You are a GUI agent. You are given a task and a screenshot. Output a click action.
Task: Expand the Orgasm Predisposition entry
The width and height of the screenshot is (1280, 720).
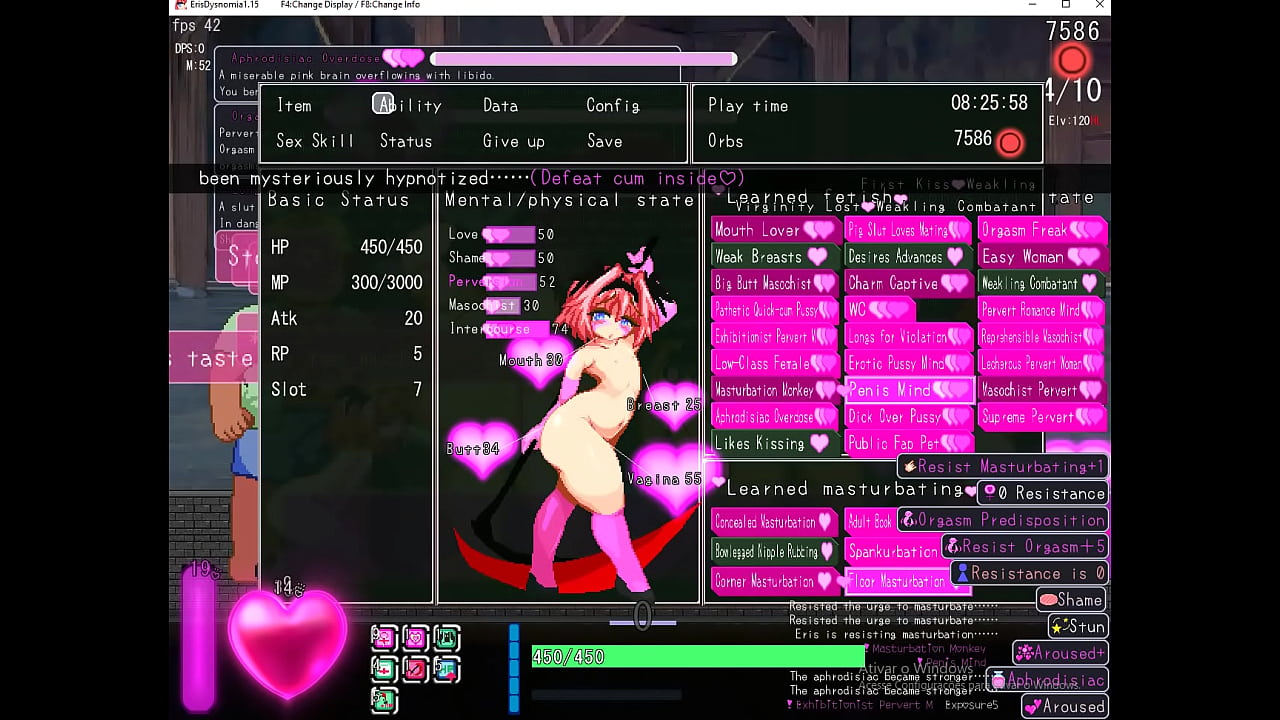[1003, 519]
